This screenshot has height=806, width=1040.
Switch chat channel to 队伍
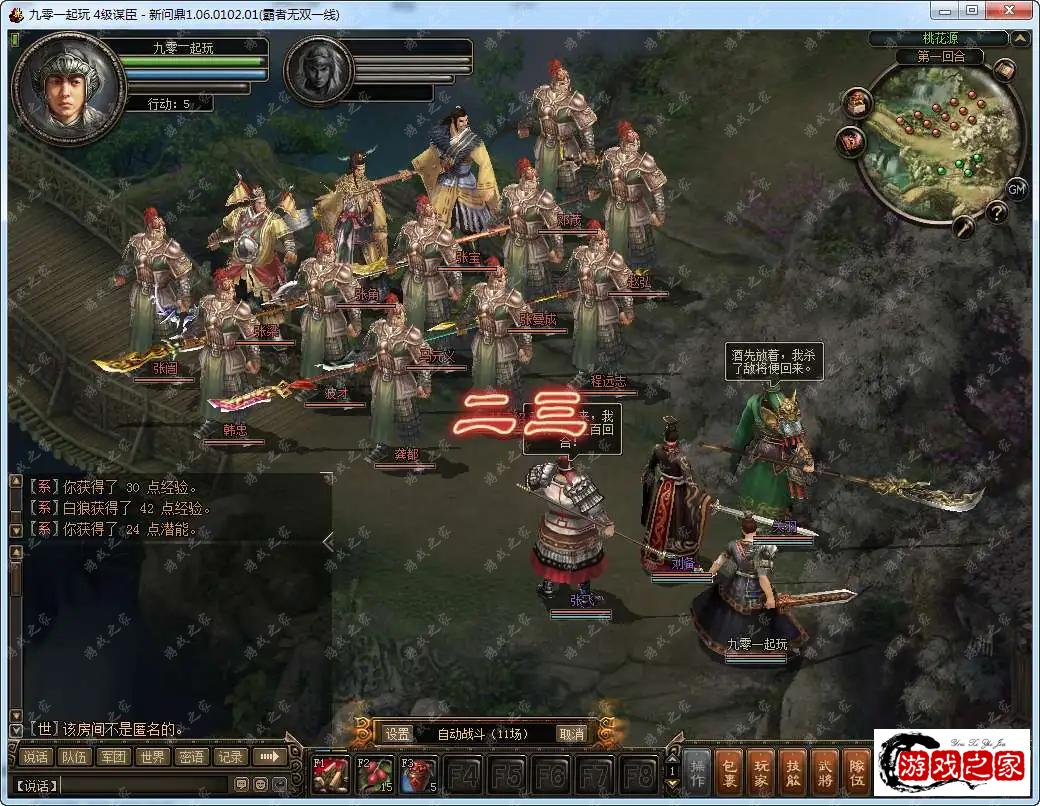[74, 757]
